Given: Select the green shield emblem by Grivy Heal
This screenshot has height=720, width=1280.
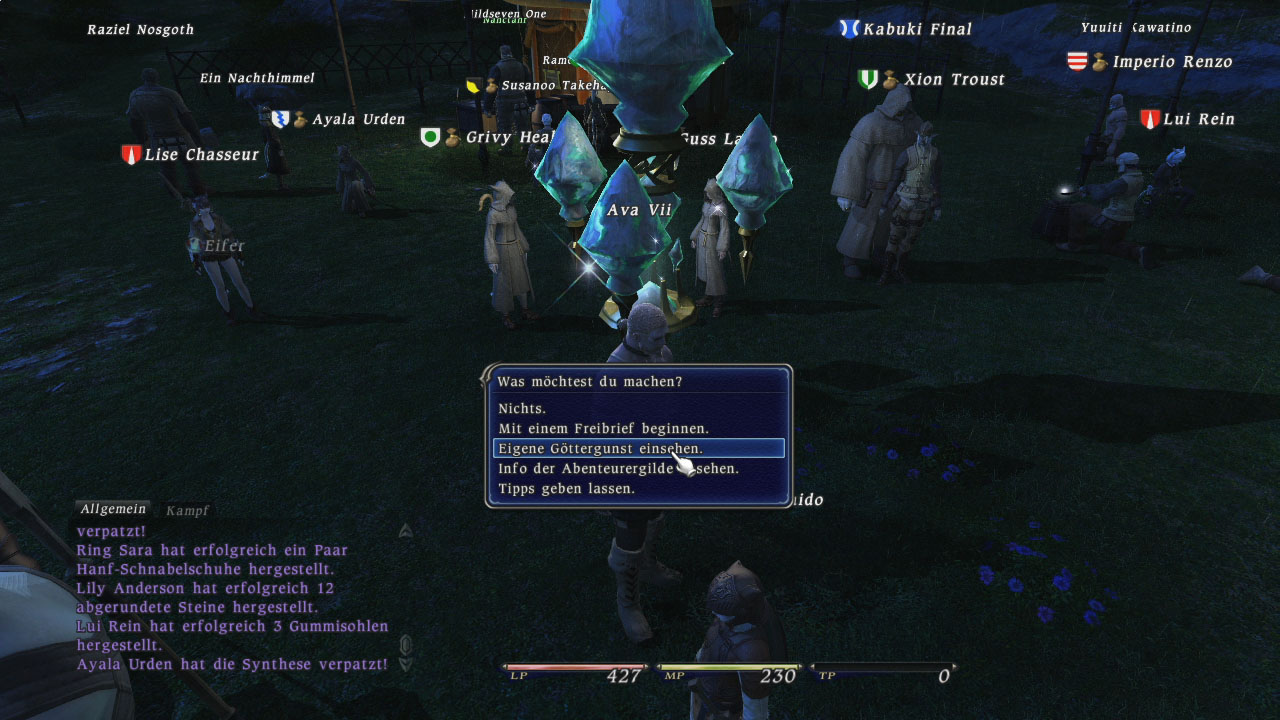Looking at the screenshot, I should [430, 136].
